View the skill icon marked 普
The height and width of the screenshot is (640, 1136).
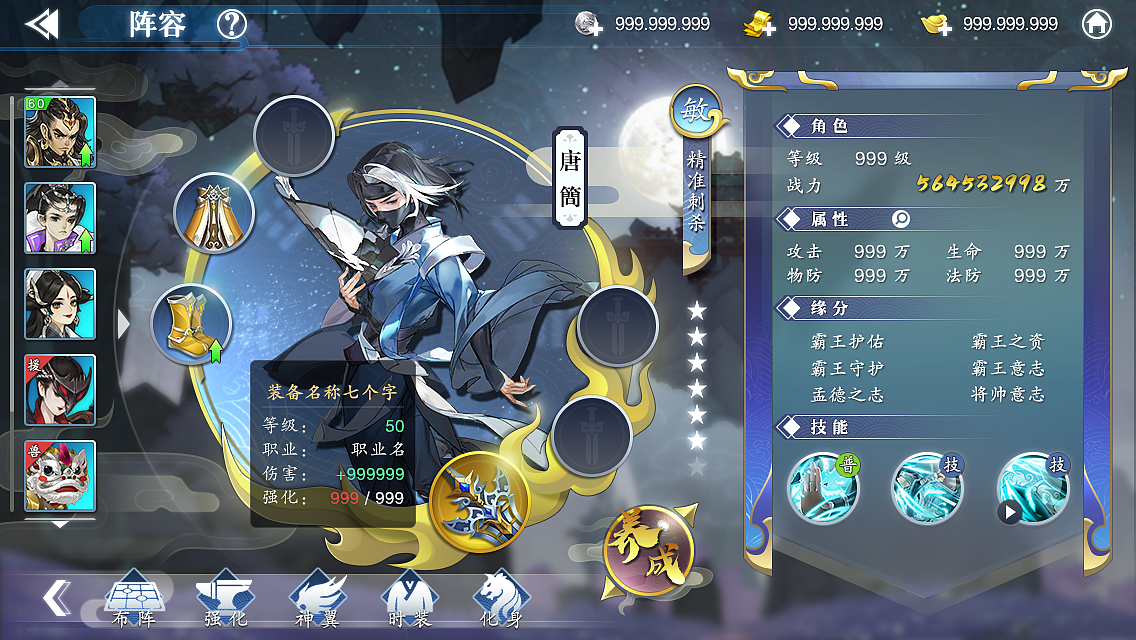click(823, 487)
